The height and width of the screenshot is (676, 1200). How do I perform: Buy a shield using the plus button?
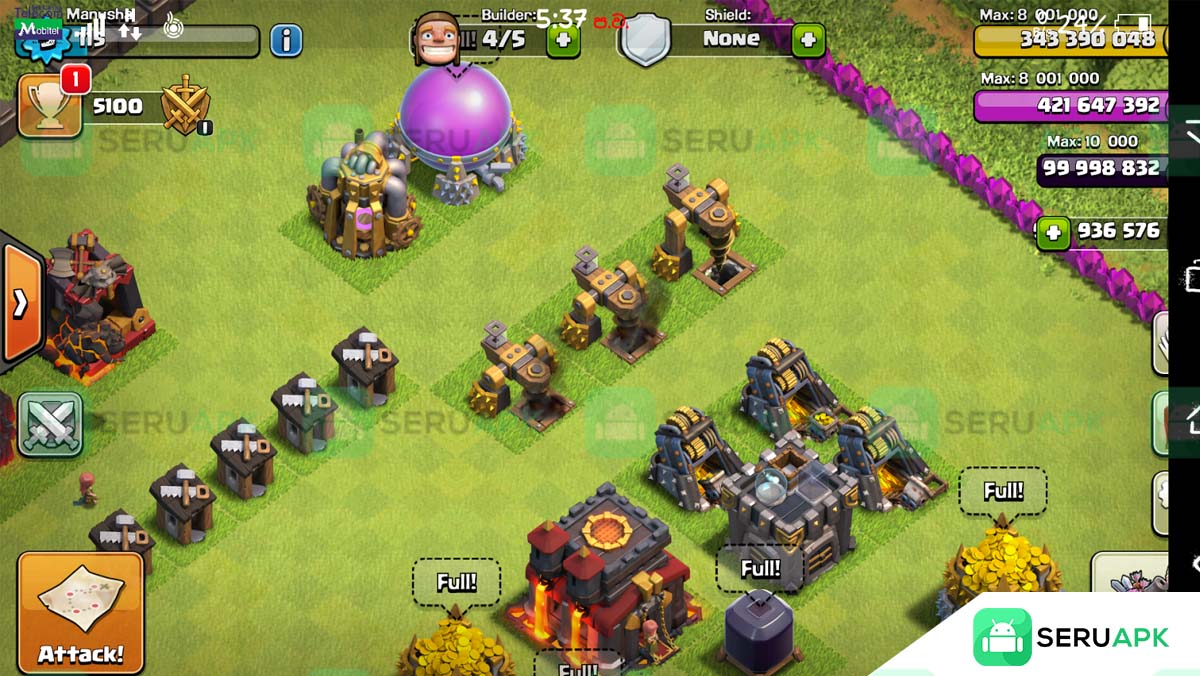pyautogui.click(x=808, y=40)
